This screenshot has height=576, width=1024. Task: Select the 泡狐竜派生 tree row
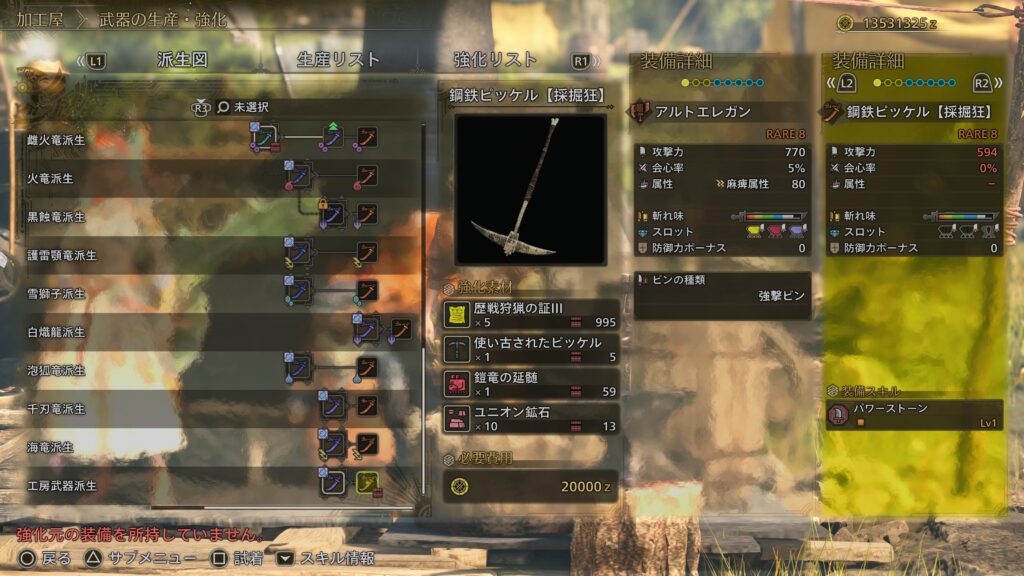57,370
